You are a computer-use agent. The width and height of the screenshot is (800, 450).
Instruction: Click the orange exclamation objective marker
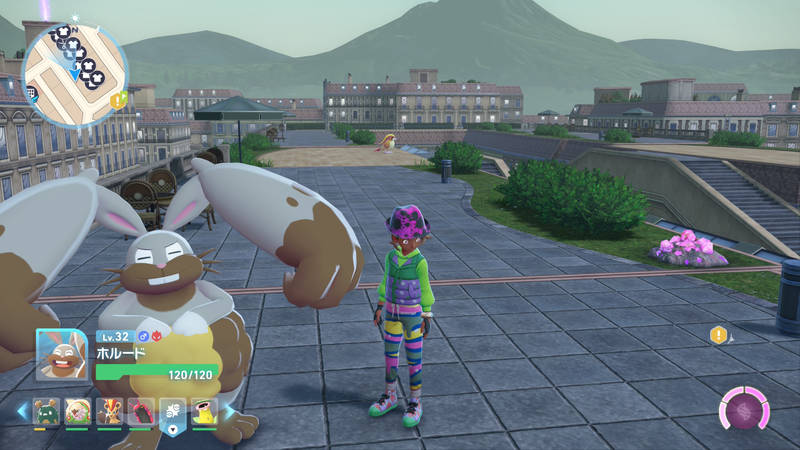point(717,335)
